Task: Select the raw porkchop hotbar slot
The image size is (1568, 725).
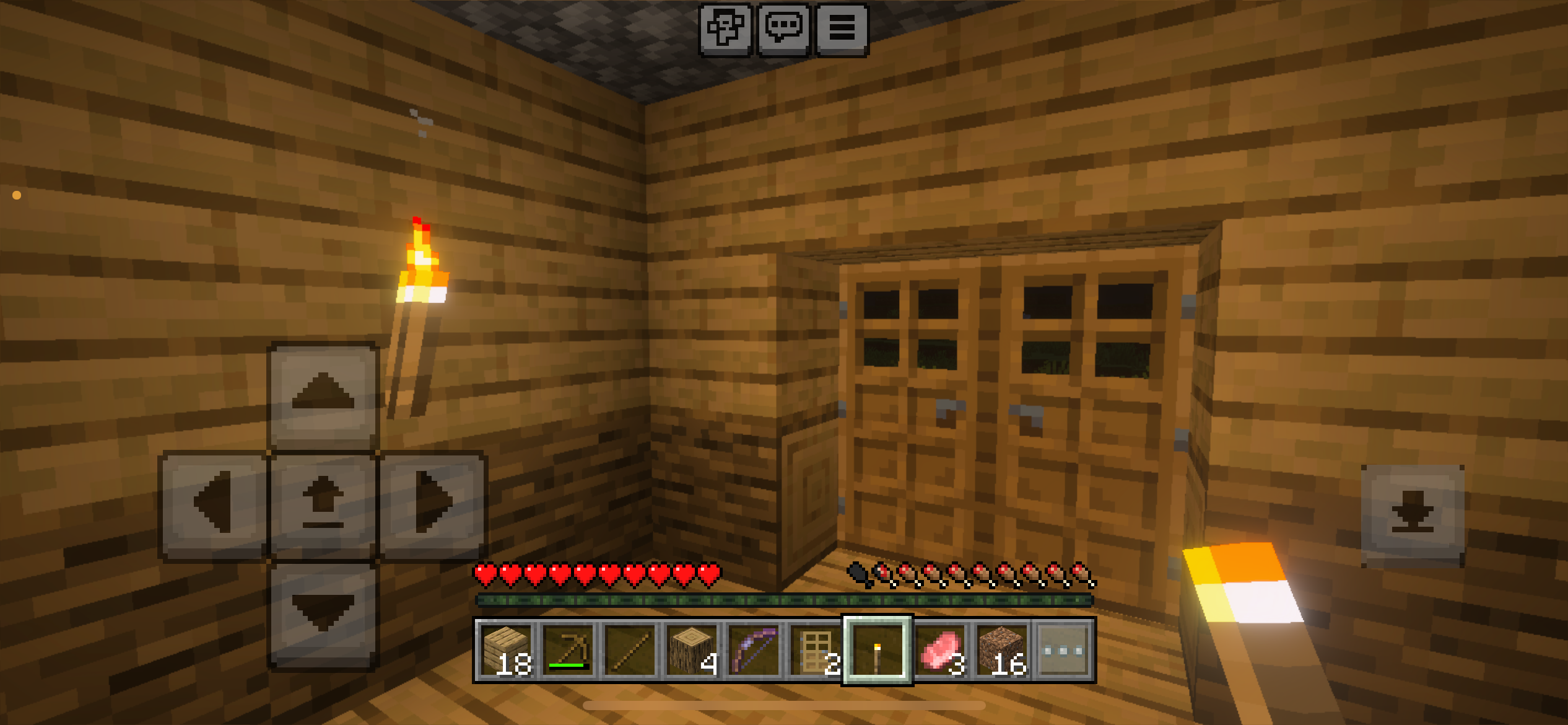Action: coord(939,650)
